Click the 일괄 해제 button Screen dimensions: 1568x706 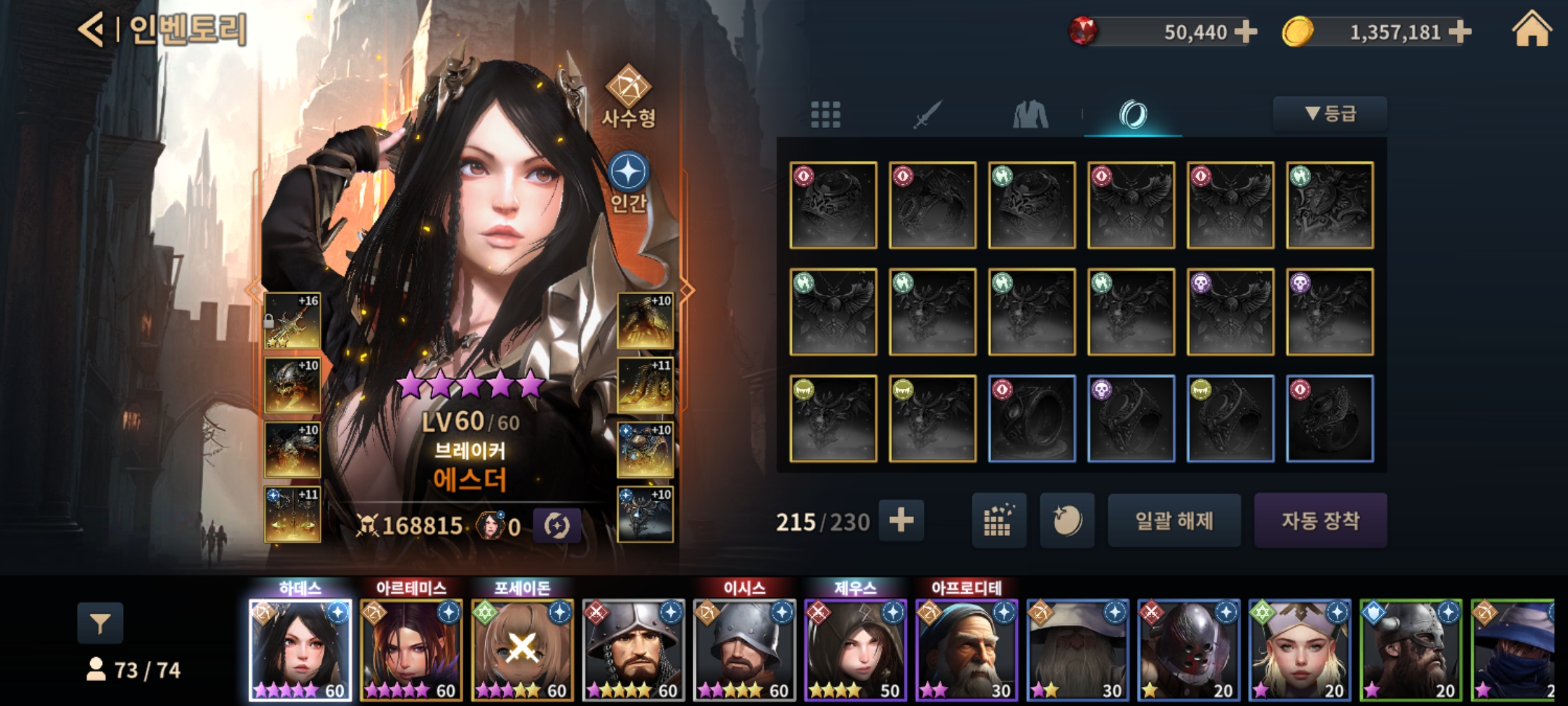click(1174, 520)
